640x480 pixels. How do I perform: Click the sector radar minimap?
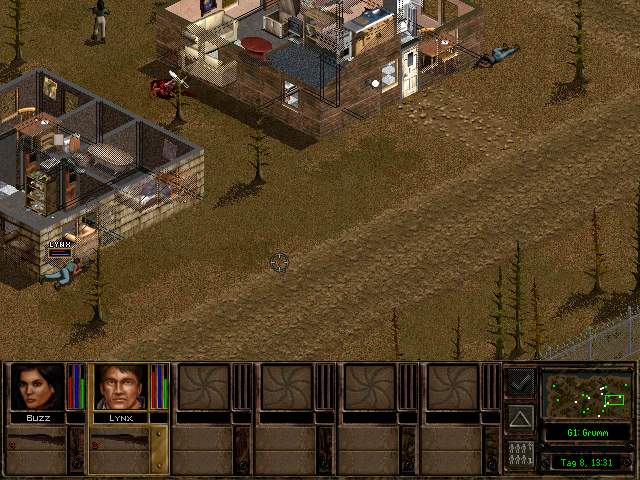coord(587,394)
